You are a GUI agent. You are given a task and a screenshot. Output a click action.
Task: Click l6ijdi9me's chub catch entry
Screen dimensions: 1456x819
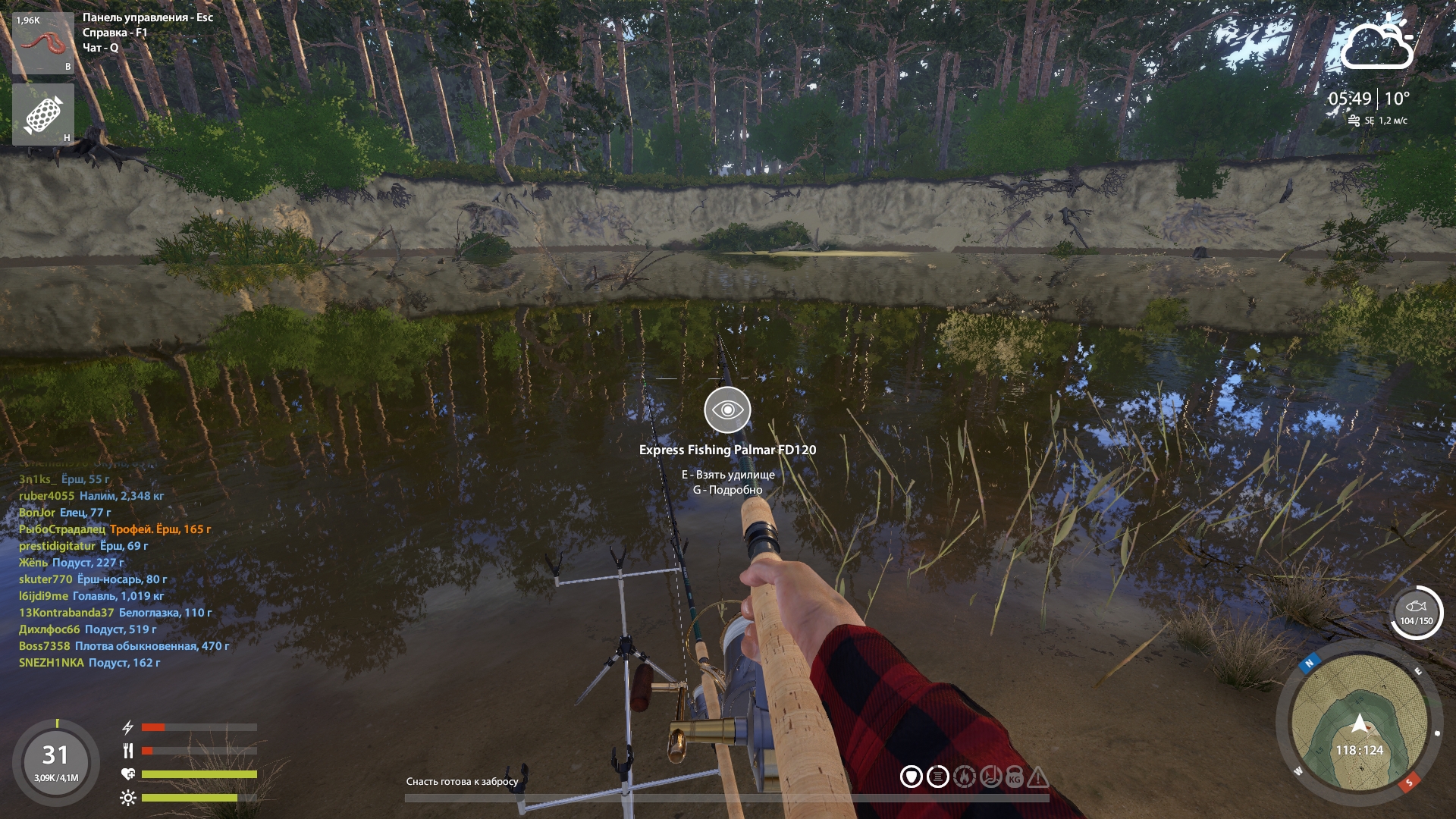pos(91,596)
